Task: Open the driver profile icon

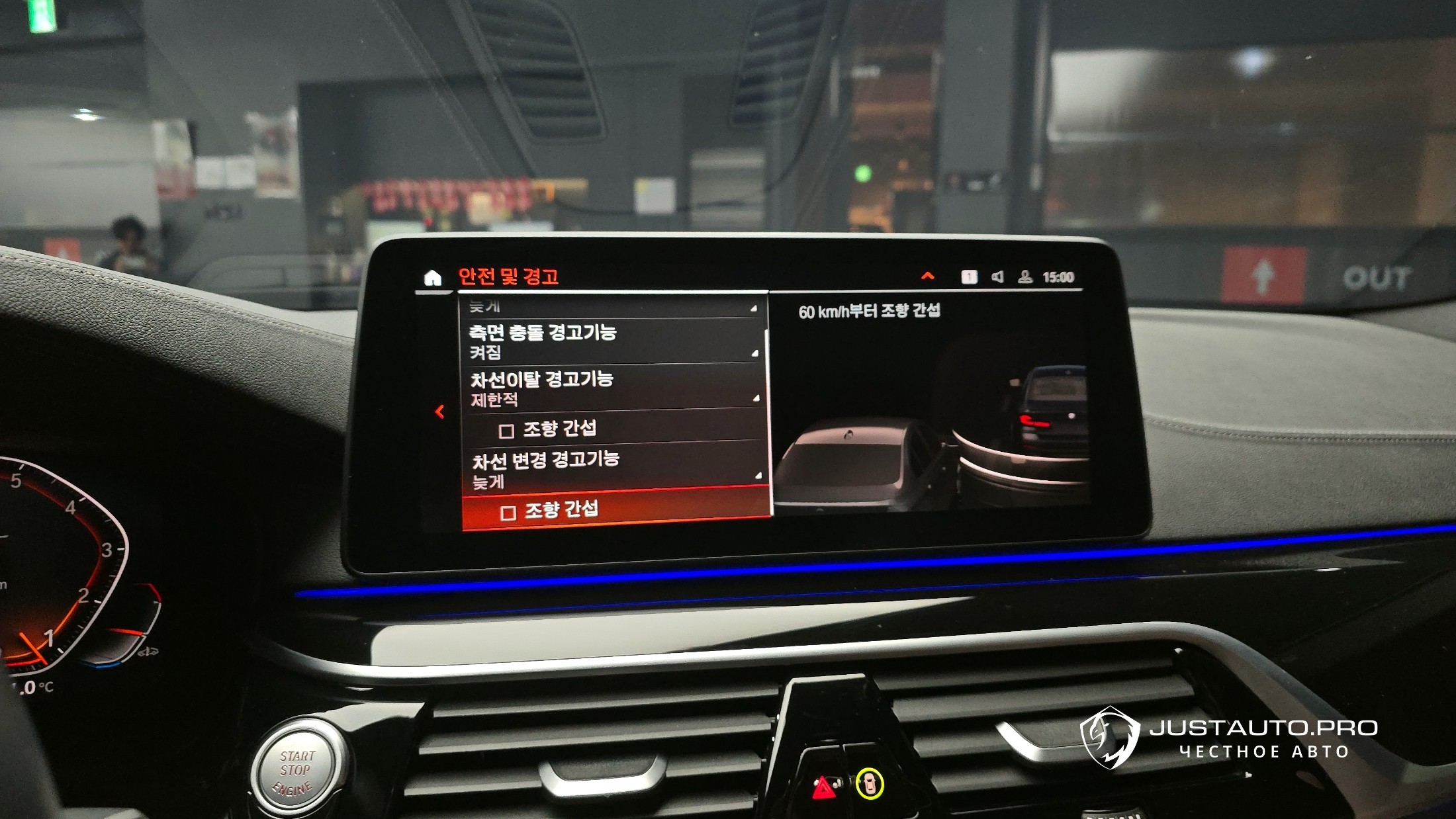Action: 1024,277
